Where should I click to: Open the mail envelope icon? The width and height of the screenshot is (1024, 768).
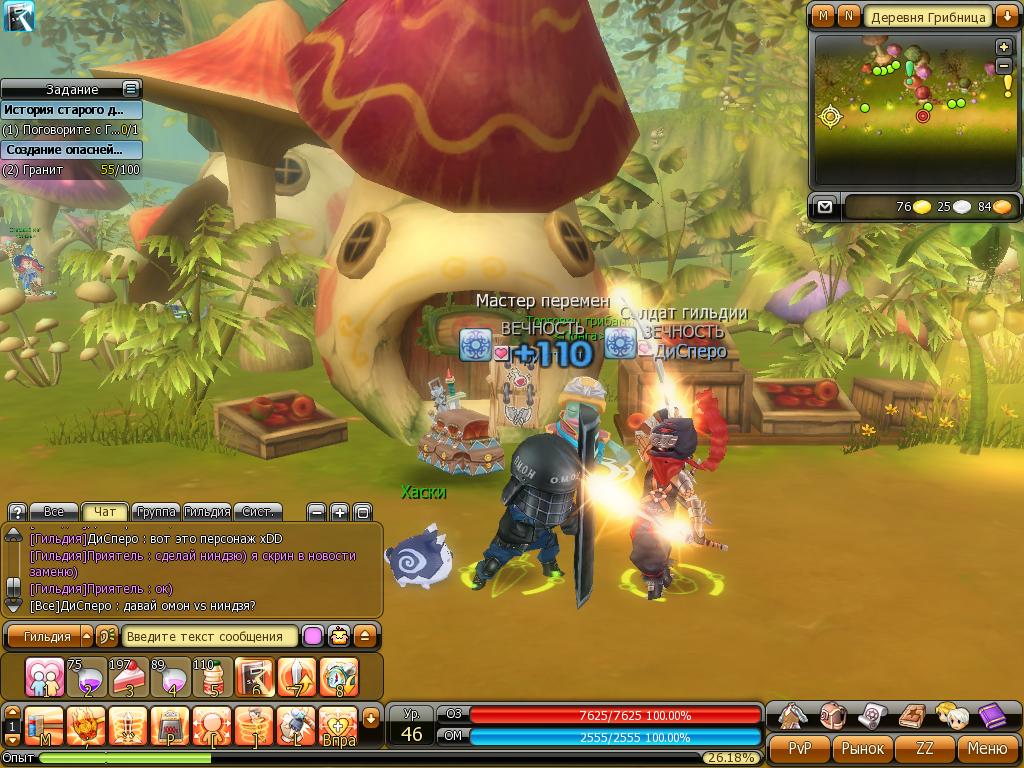824,207
